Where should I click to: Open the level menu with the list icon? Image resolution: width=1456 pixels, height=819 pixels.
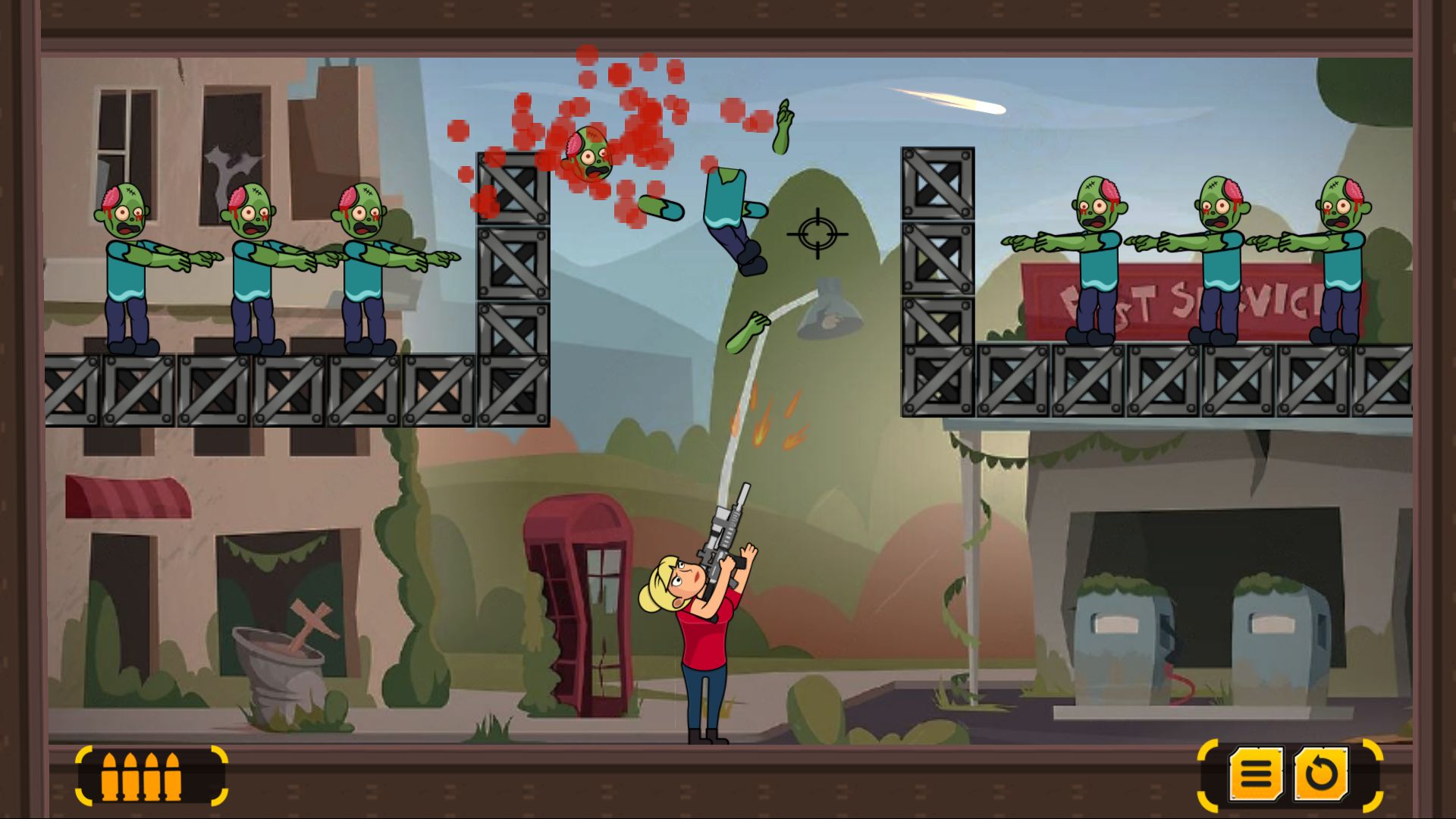click(x=1256, y=774)
